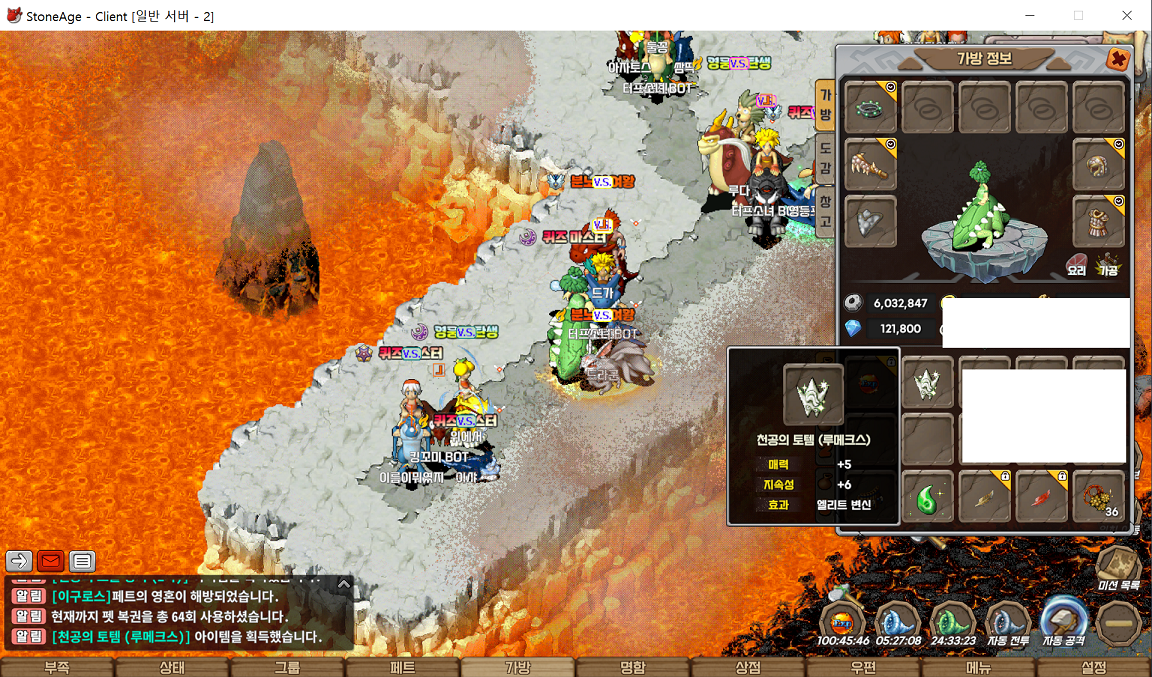Click the red mail envelope chat button

(x=50, y=561)
